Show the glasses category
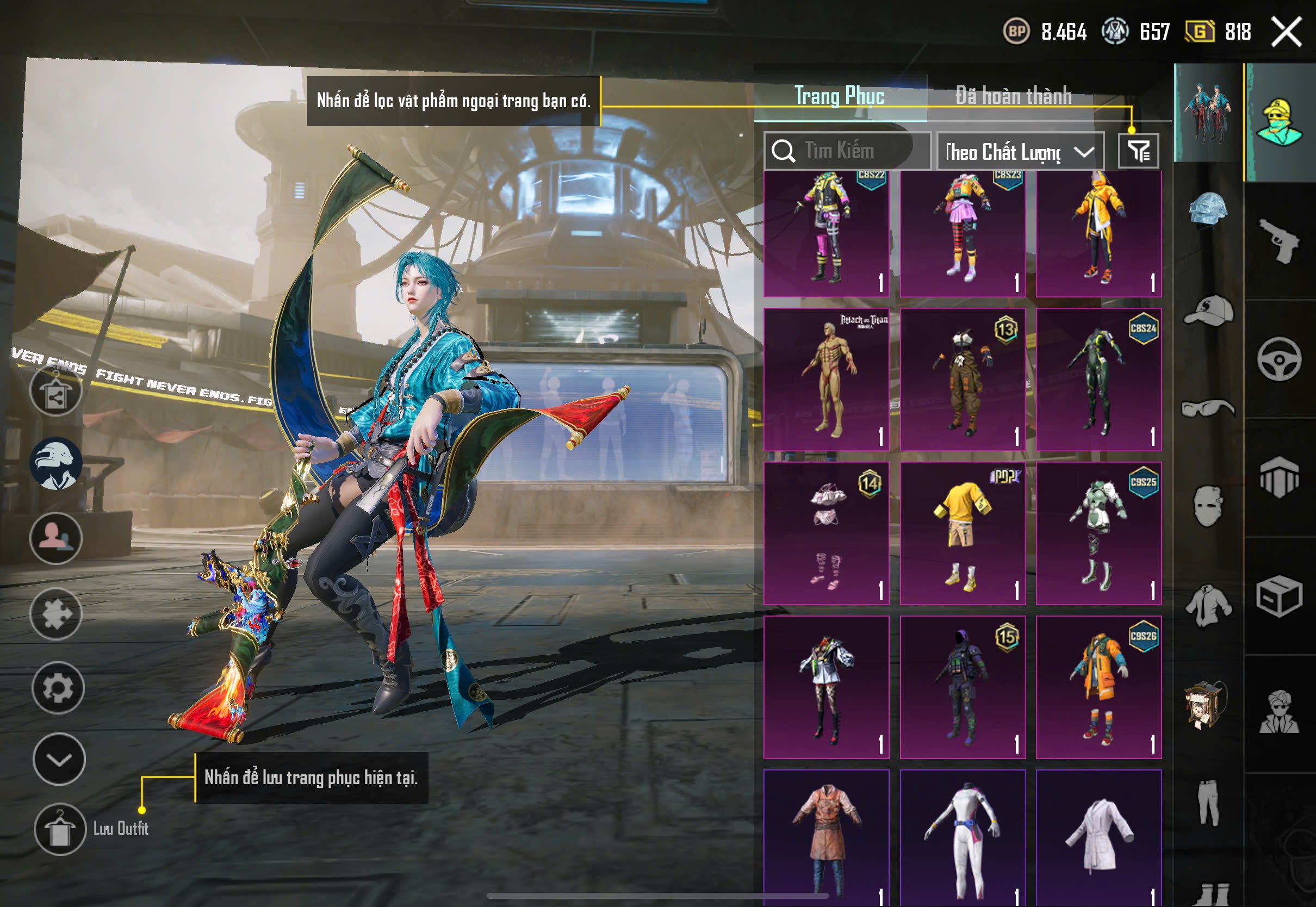The height and width of the screenshot is (907, 1316). [x=1208, y=408]
